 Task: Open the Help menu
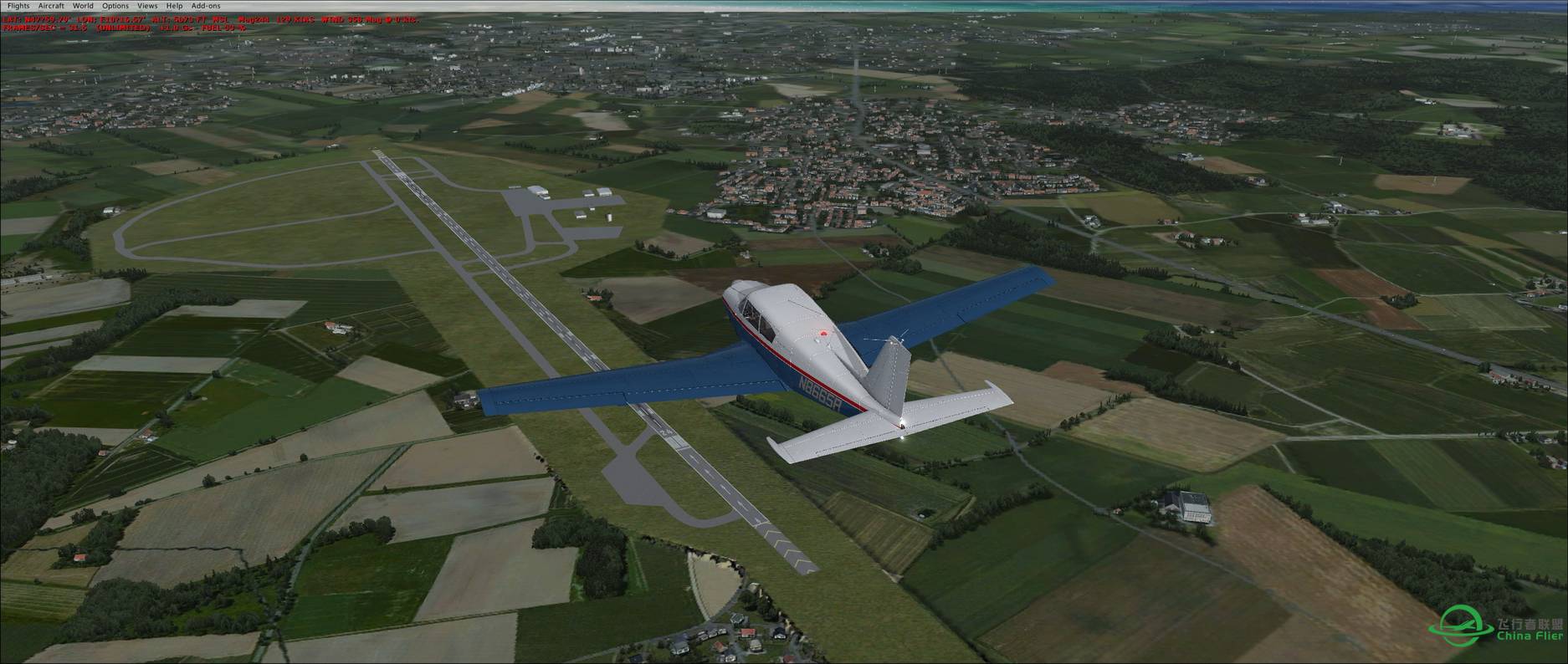point(174,6)
